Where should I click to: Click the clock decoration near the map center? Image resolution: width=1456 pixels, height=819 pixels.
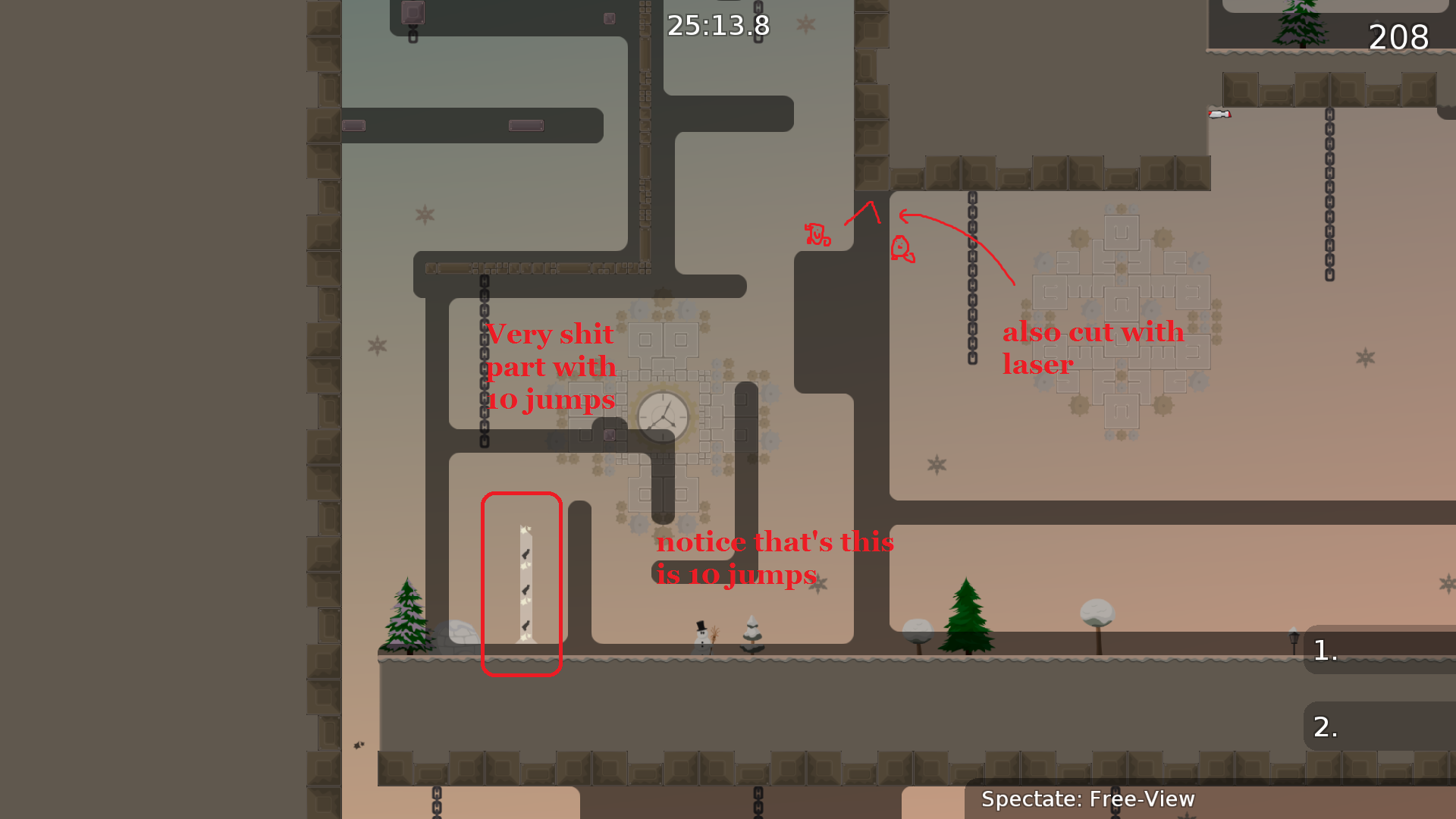click(x=664, y=416)
